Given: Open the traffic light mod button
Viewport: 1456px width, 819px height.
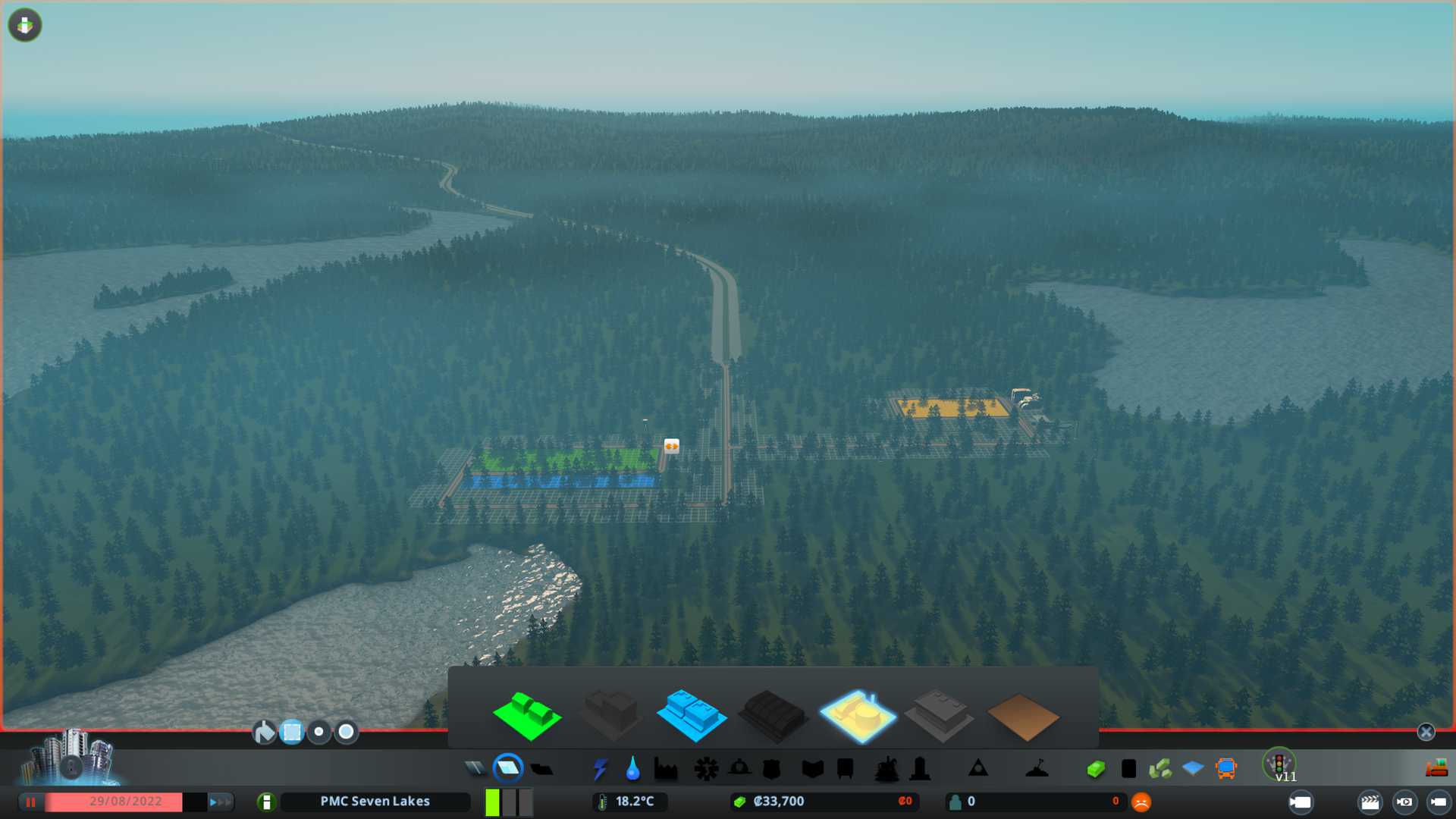Looking at the screenshot, I should (x=1279, y=764).
